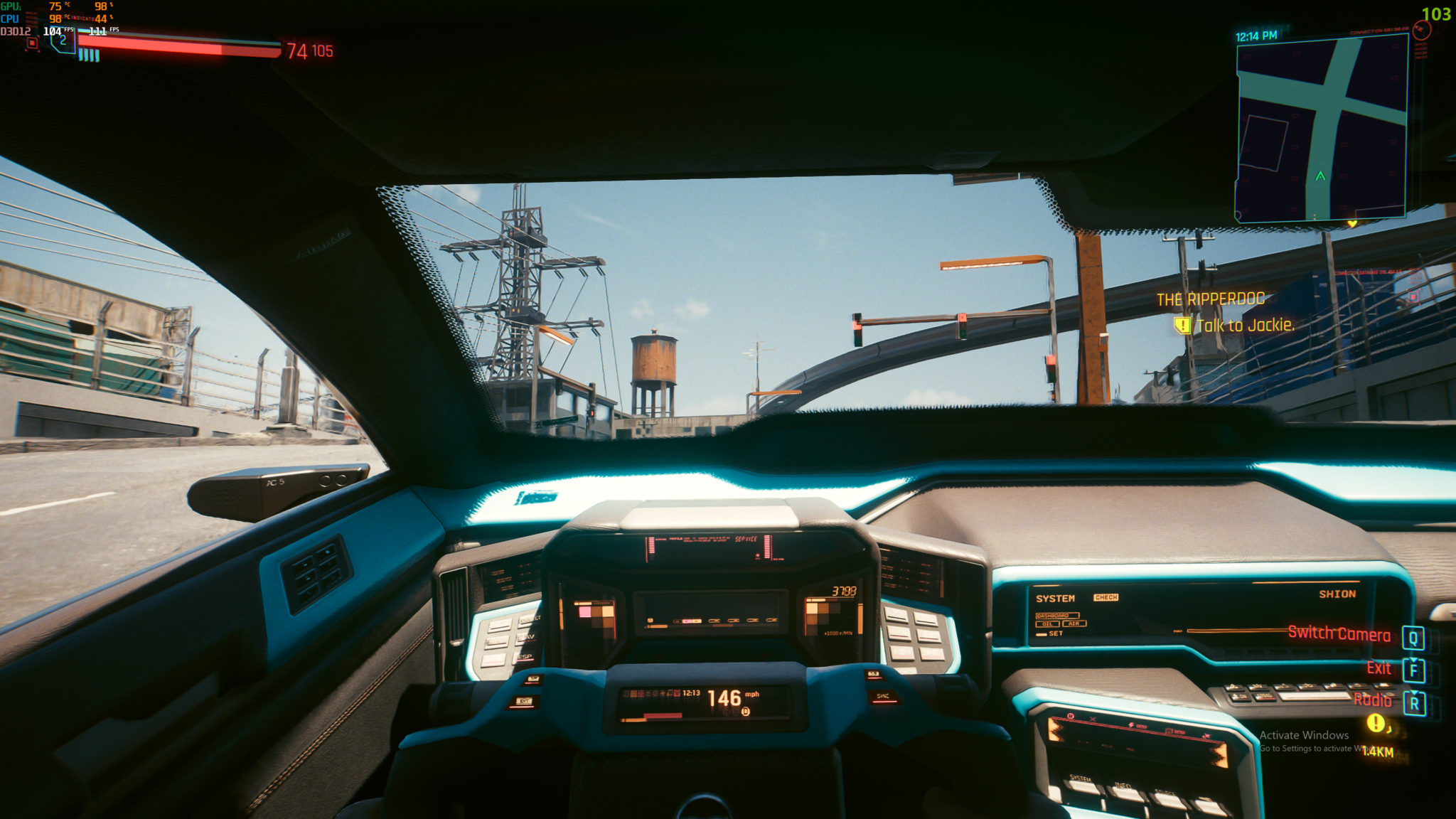Choose the Switch Camera prompt label
The image size is (1456, 819).
[1339, 634]
